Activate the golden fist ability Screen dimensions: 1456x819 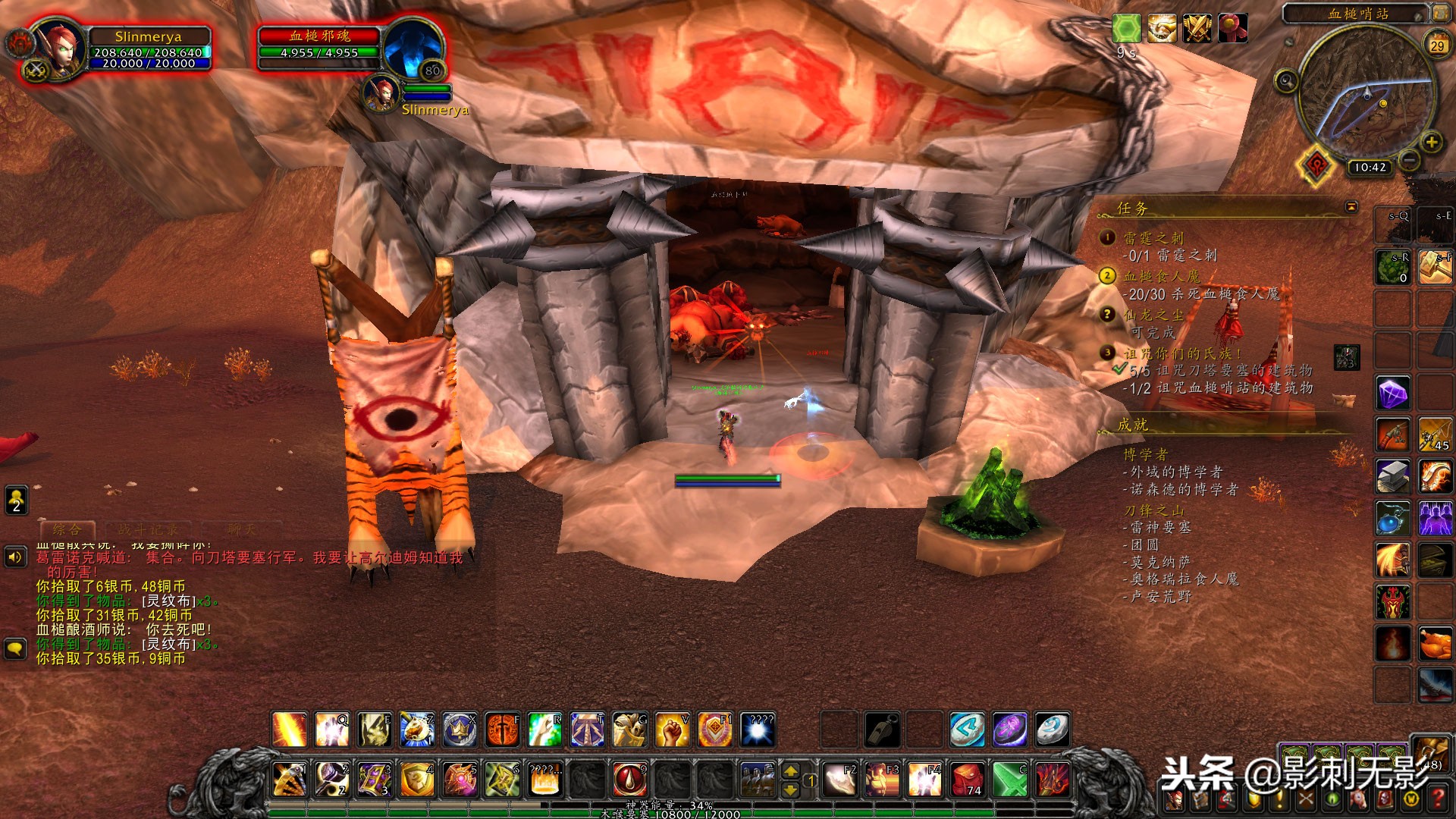(672, 730)
